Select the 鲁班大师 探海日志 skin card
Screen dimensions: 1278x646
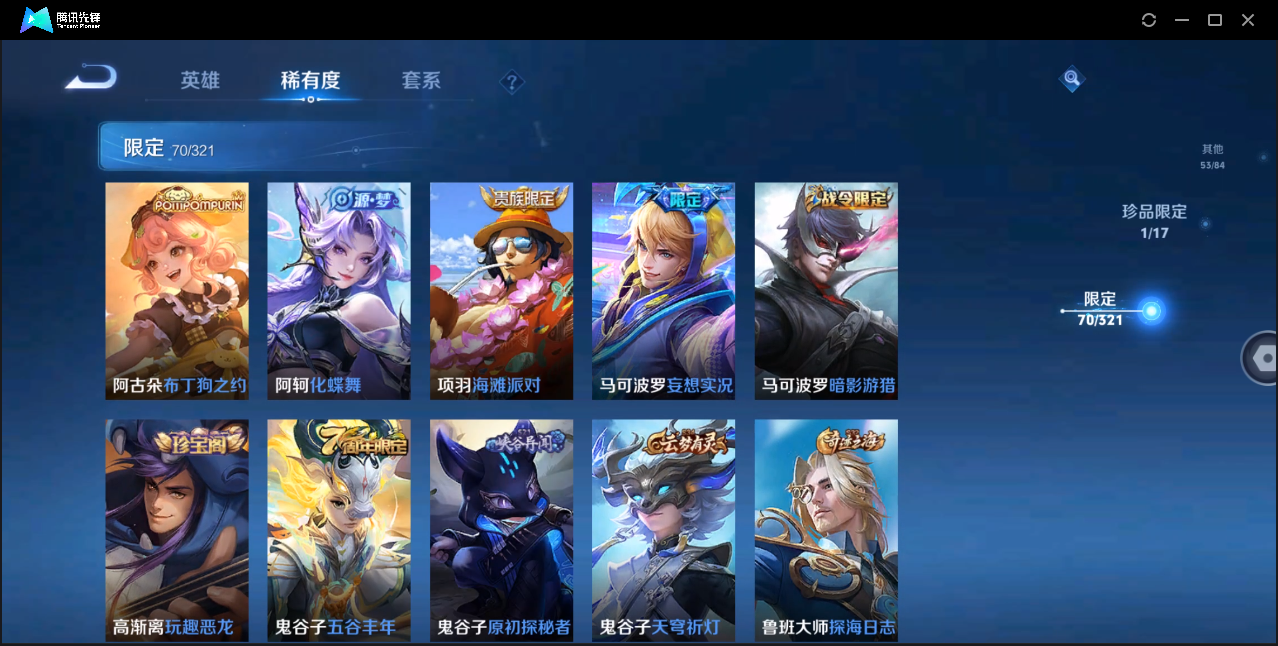pyautogui.click(x=826, y=529)
